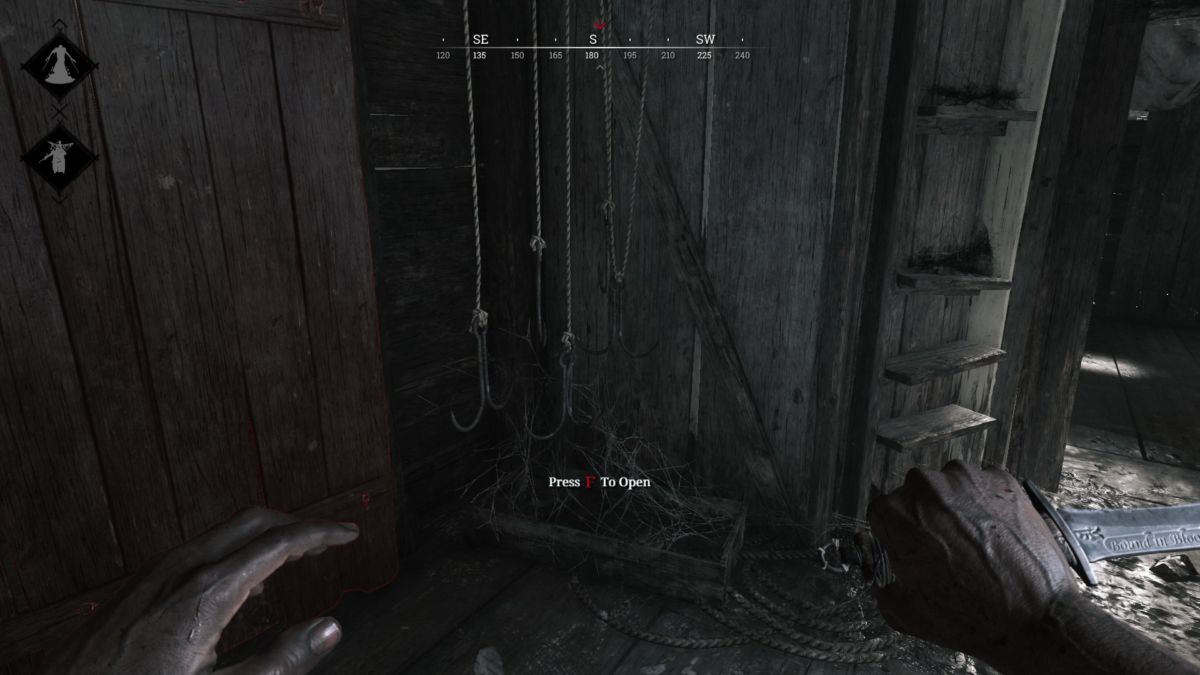Select the arms-outstretched figure bounty target icon
The width and height of the screenshot is (1200, 675).
pyautogui.click(x=59, y=157)
